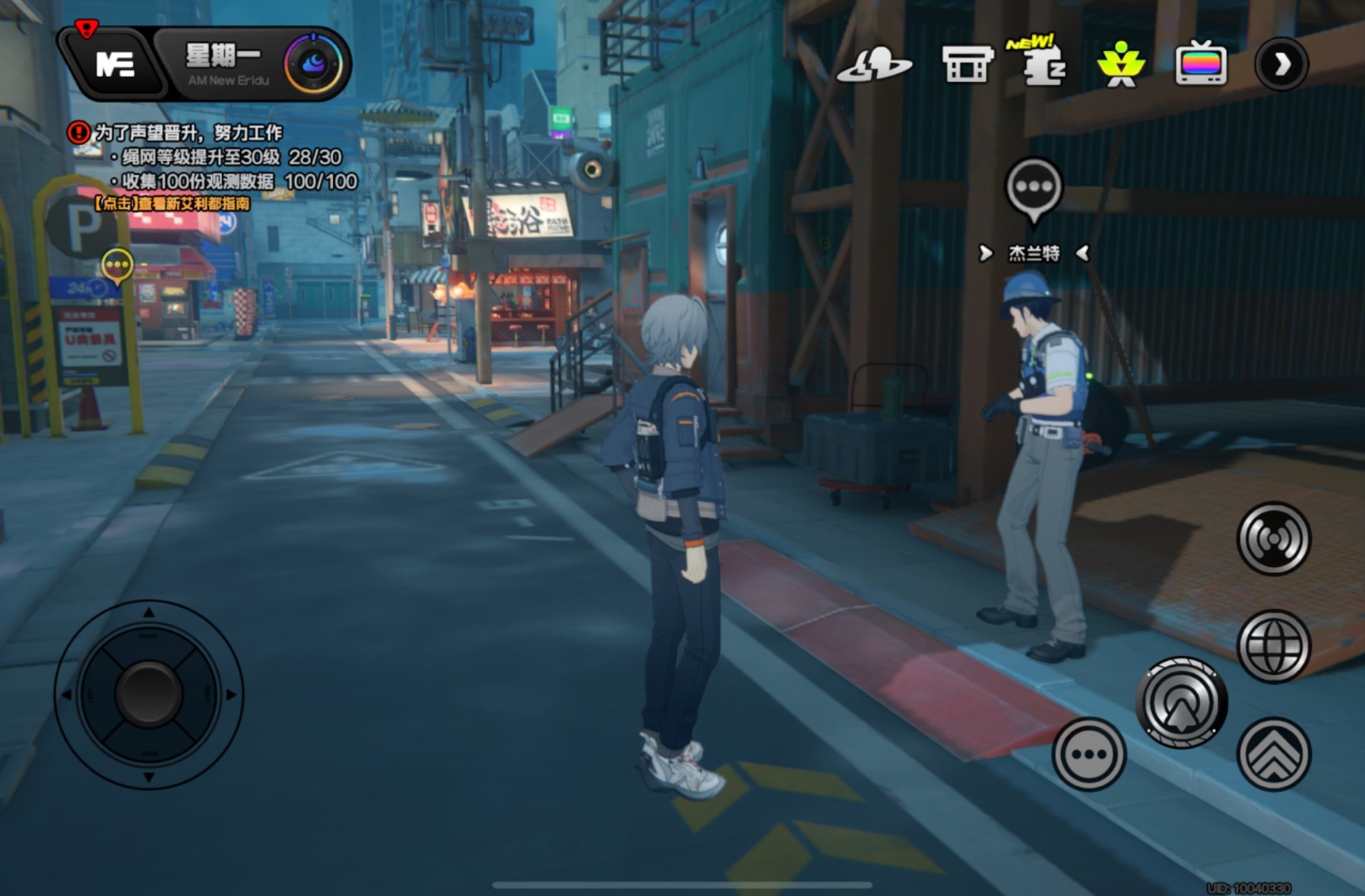Tap the virtual joystick center knob
The image size is (1365, 896).
(x=149, y=693)
